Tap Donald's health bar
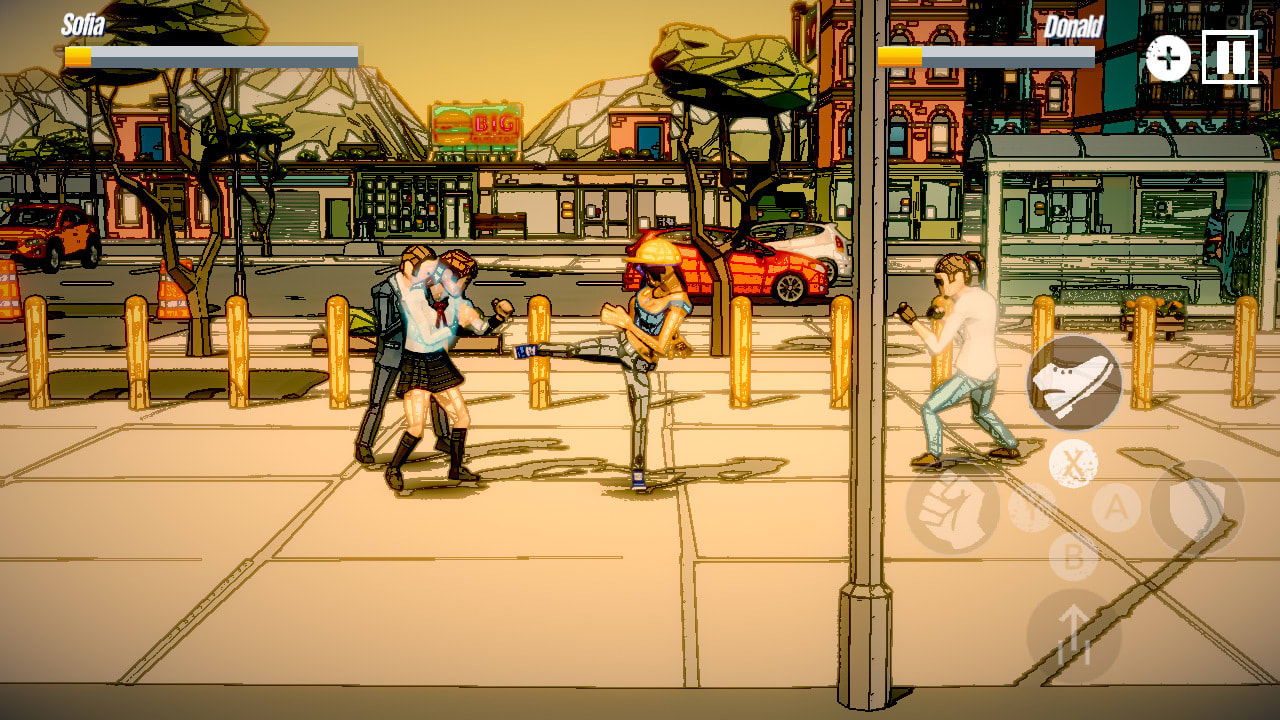 (x=985, y=57)
